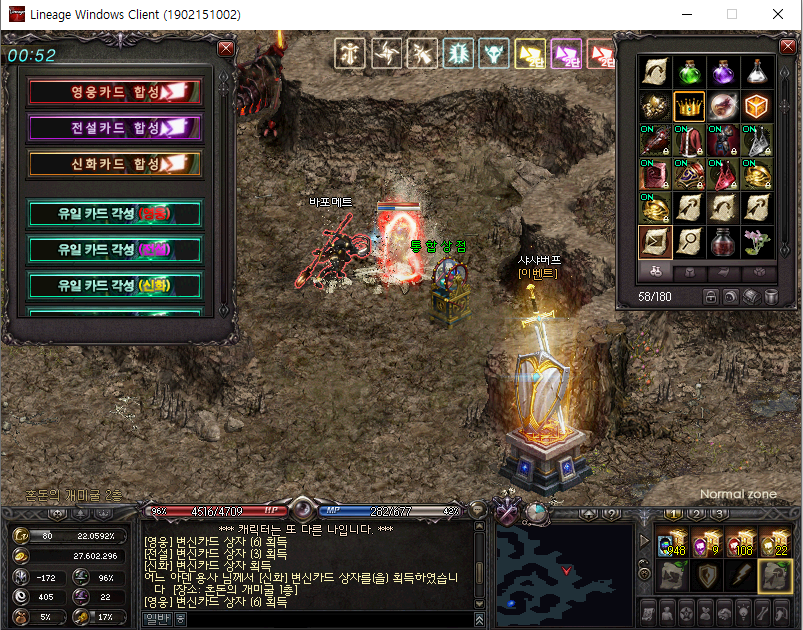This screenshot has height=630, width=803.
Task: Click the glowing orange cube item
Action: 757,106
